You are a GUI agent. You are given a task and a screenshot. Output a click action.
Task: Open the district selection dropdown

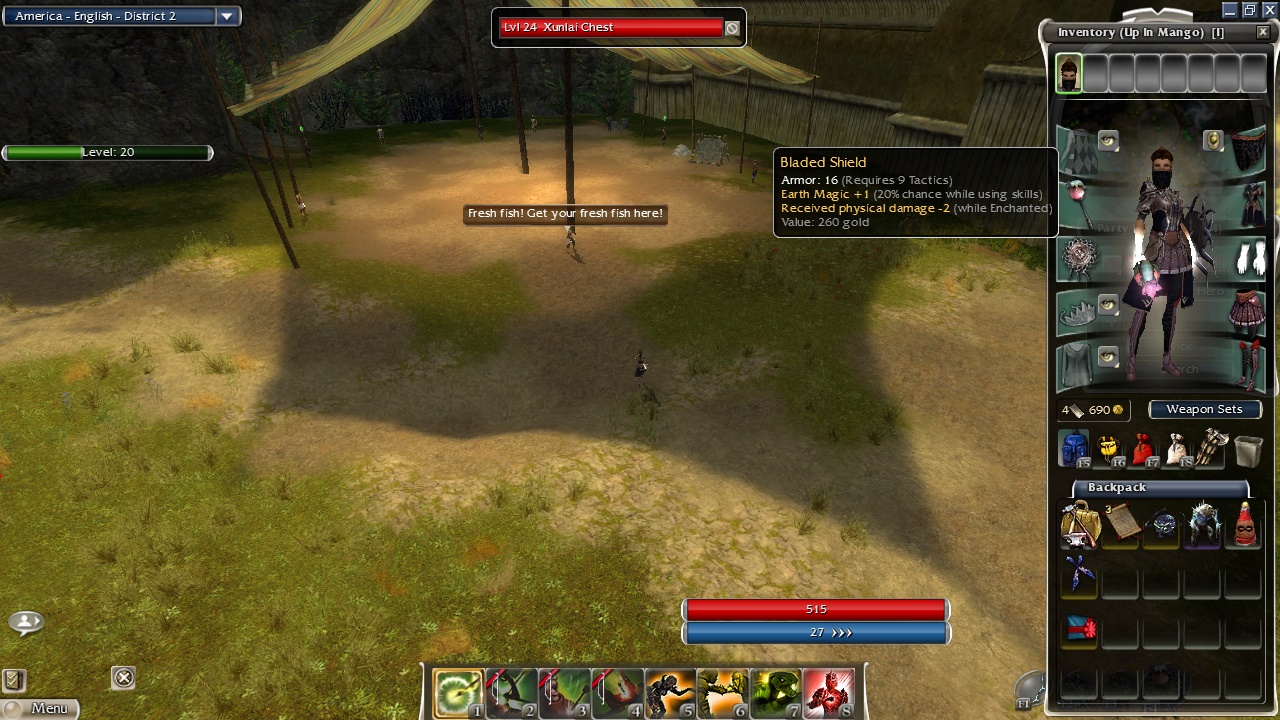pos(227,16)
